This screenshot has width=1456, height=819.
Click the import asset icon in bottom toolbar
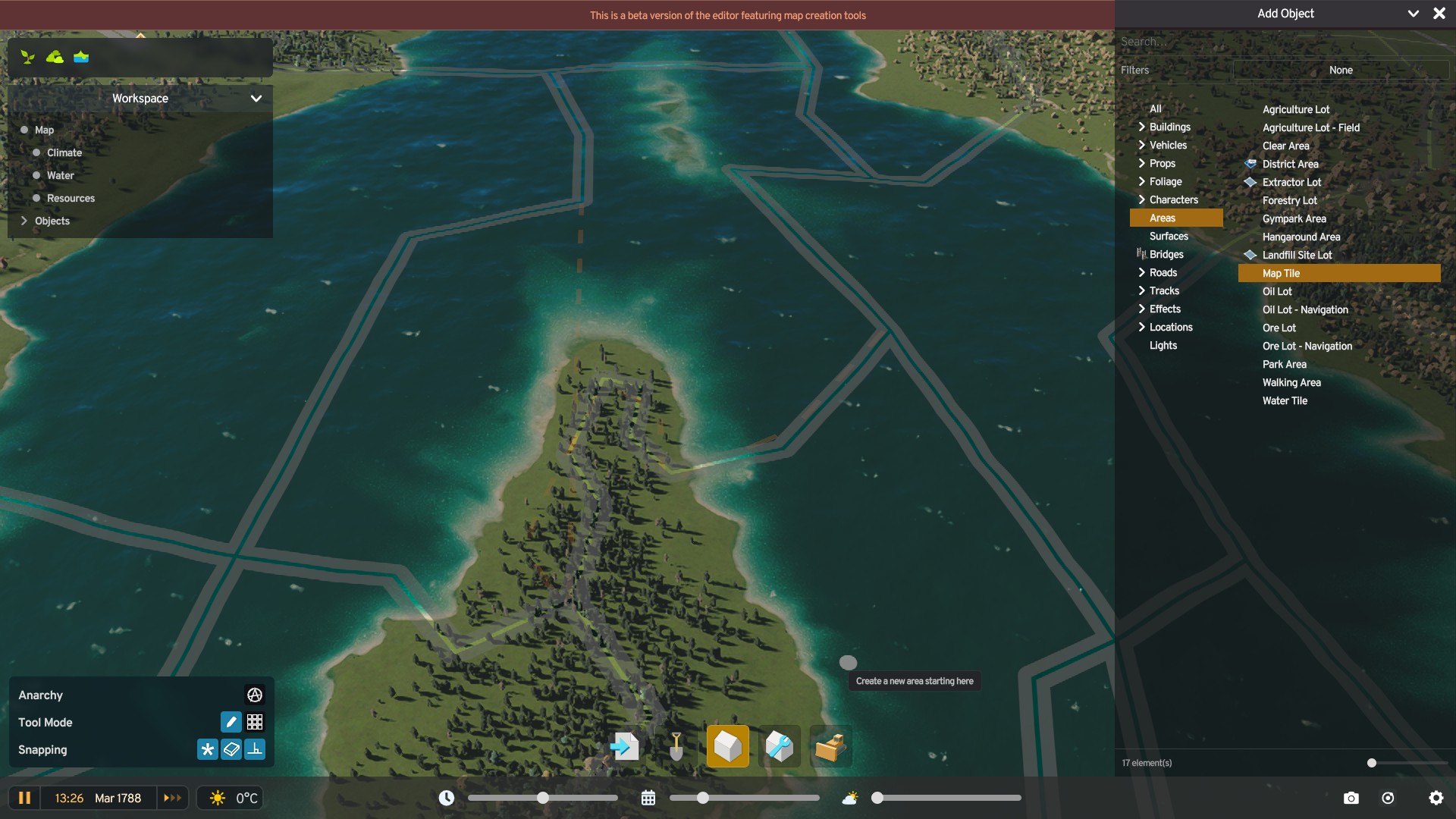623,746
